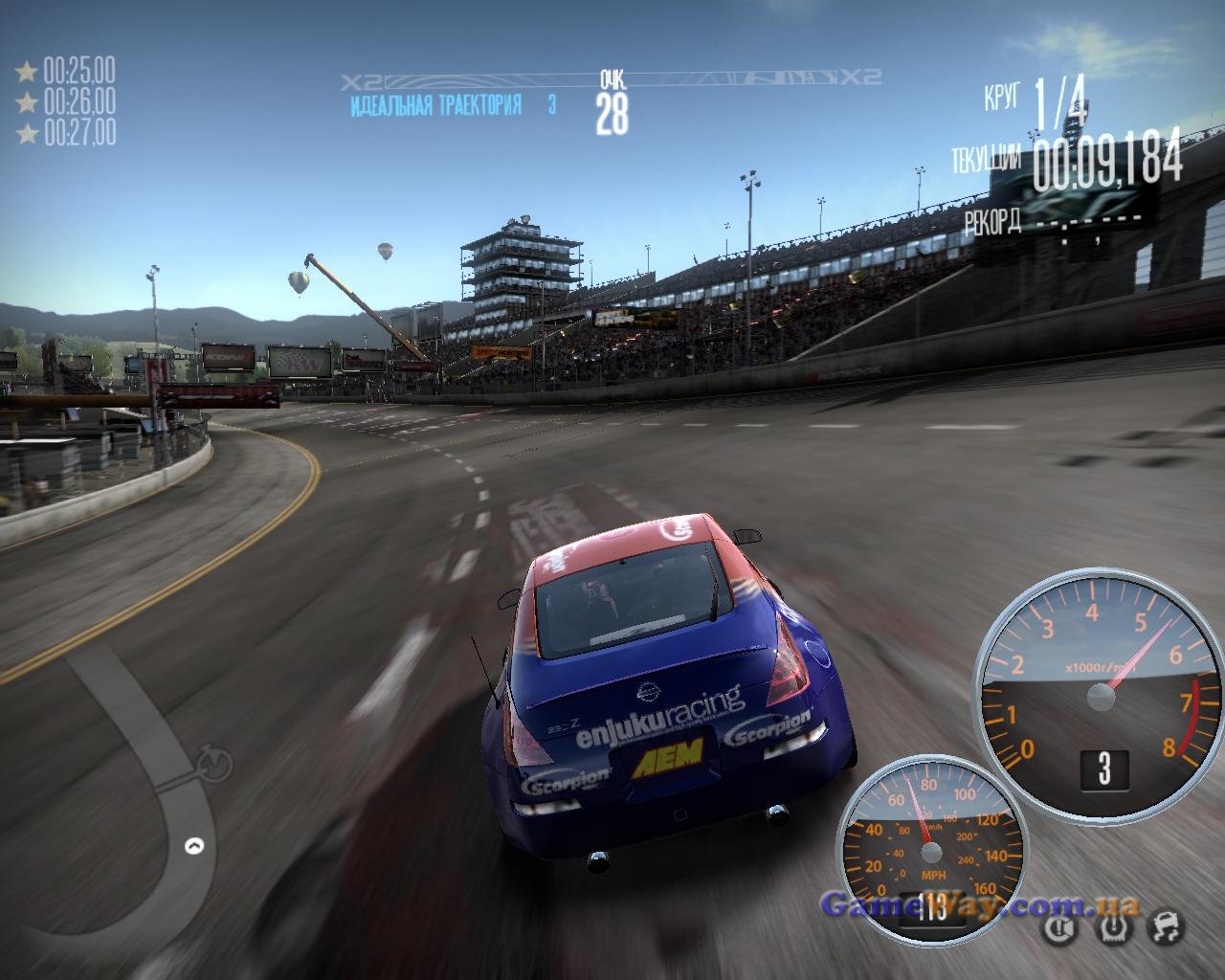Click the stopwatch checkpoint marker on minimap
The width and height of the screenshot is (1225, 980).
(215, 763)
